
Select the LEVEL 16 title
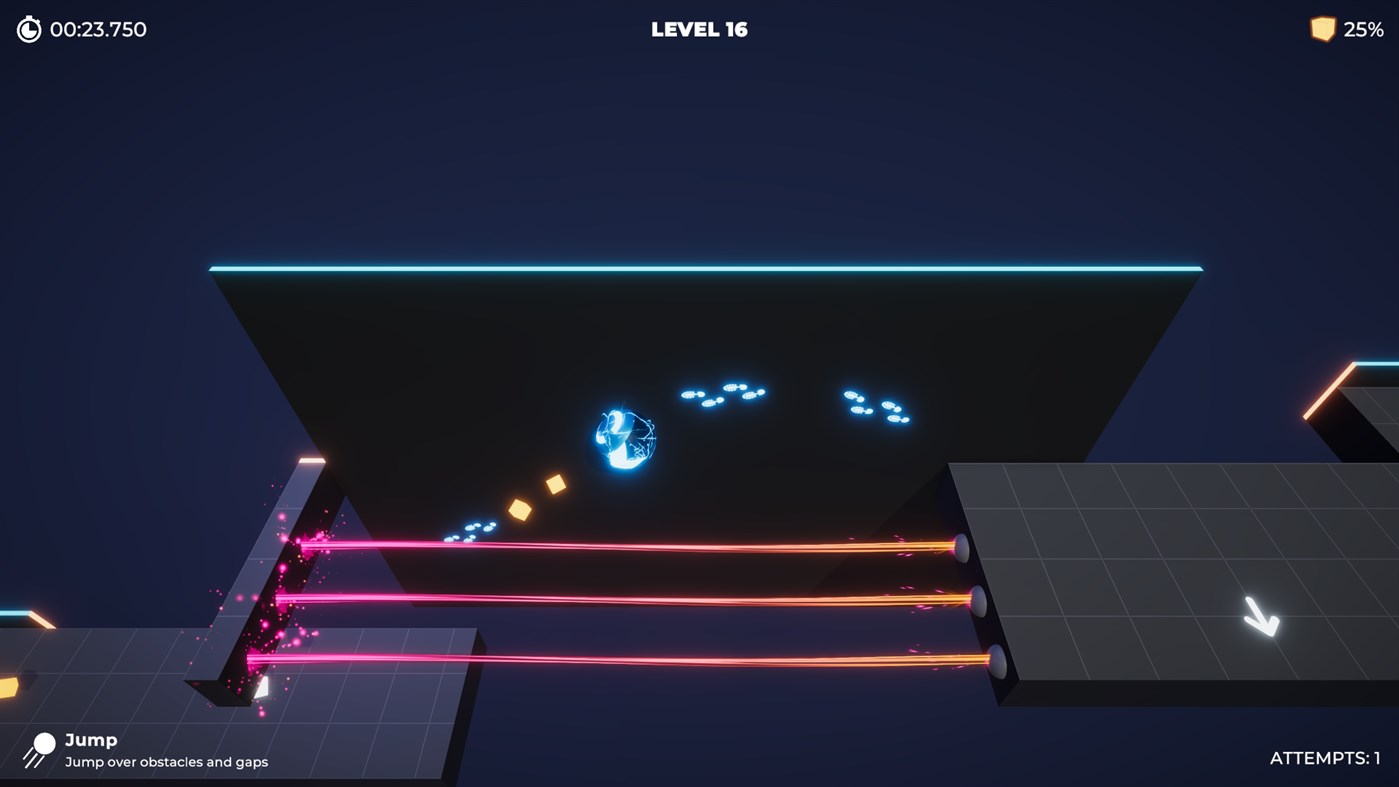tap(698, 29)
